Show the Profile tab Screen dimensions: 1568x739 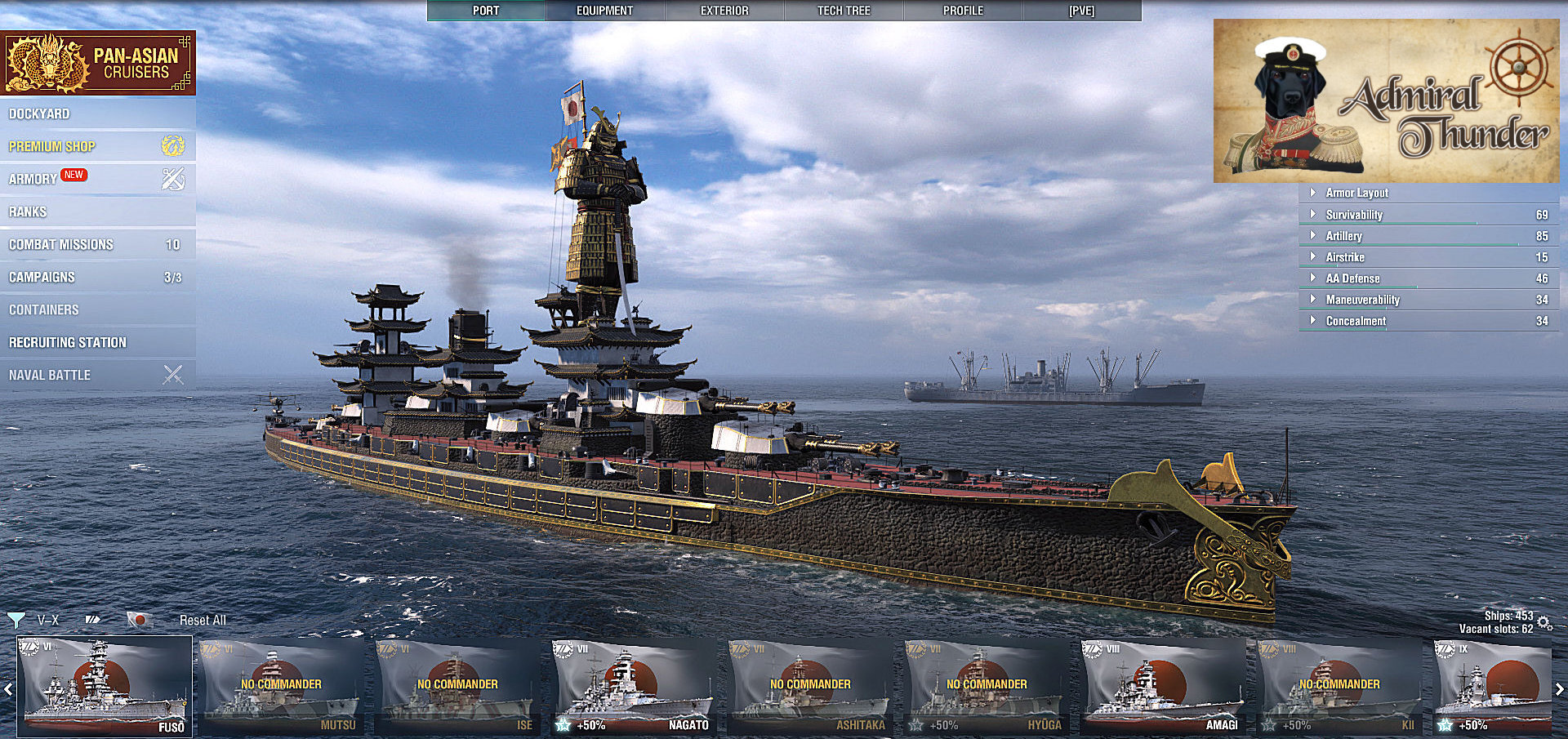point(963,11)
